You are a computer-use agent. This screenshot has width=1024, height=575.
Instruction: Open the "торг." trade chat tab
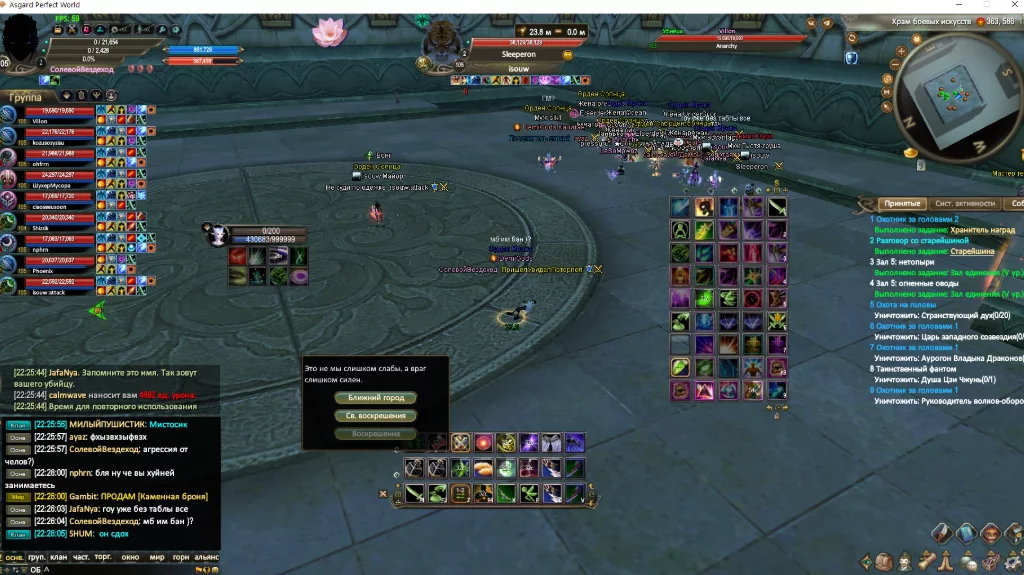pos(103,558)
